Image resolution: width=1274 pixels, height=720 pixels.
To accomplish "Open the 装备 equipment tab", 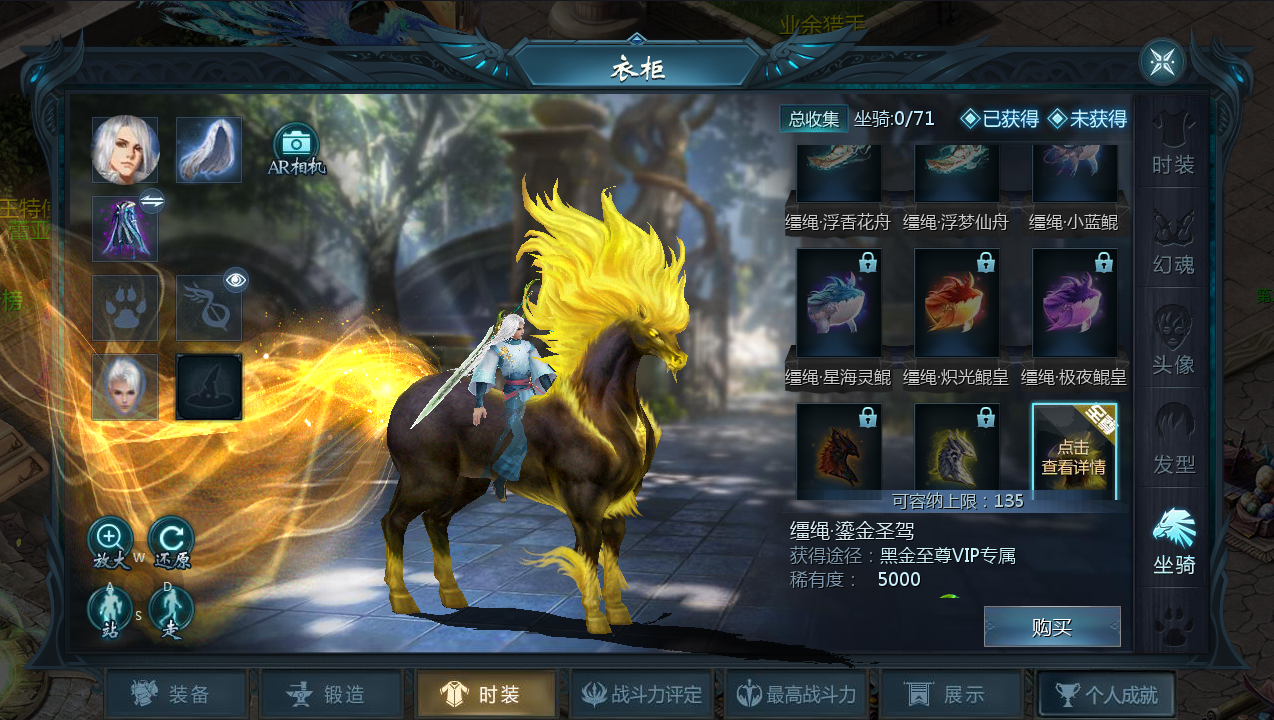I will coord(176,695).
